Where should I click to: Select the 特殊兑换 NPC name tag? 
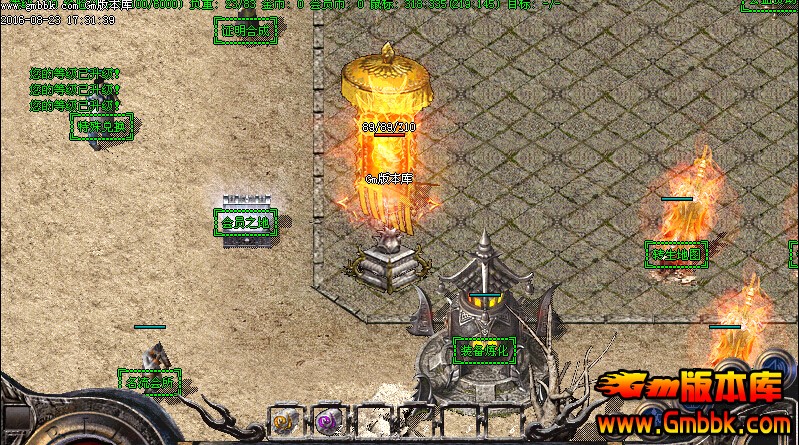click(x=103, y=126)
